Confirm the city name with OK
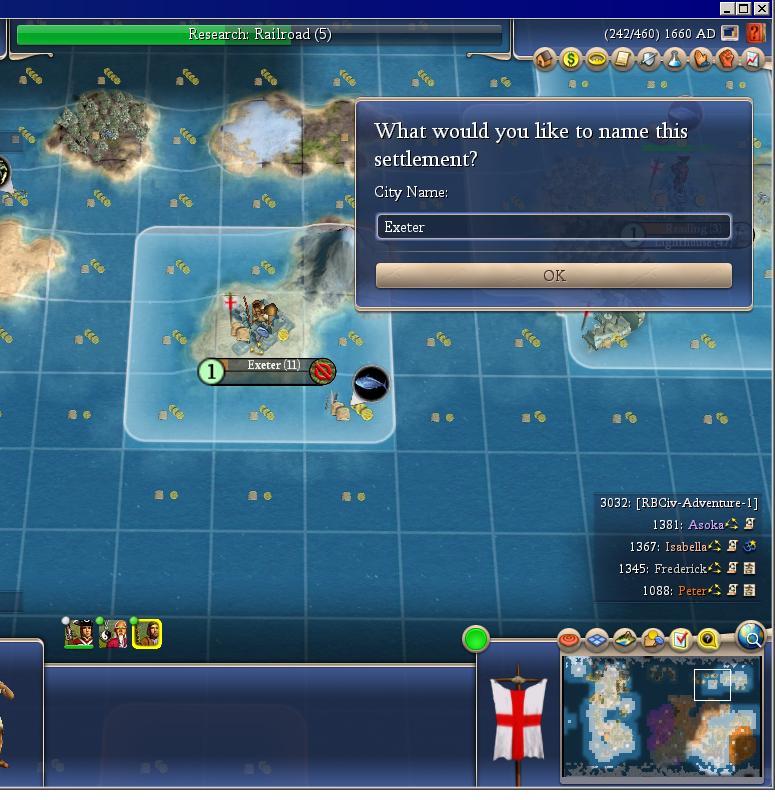Screen dimensions: 775x800 click(553, 275)
